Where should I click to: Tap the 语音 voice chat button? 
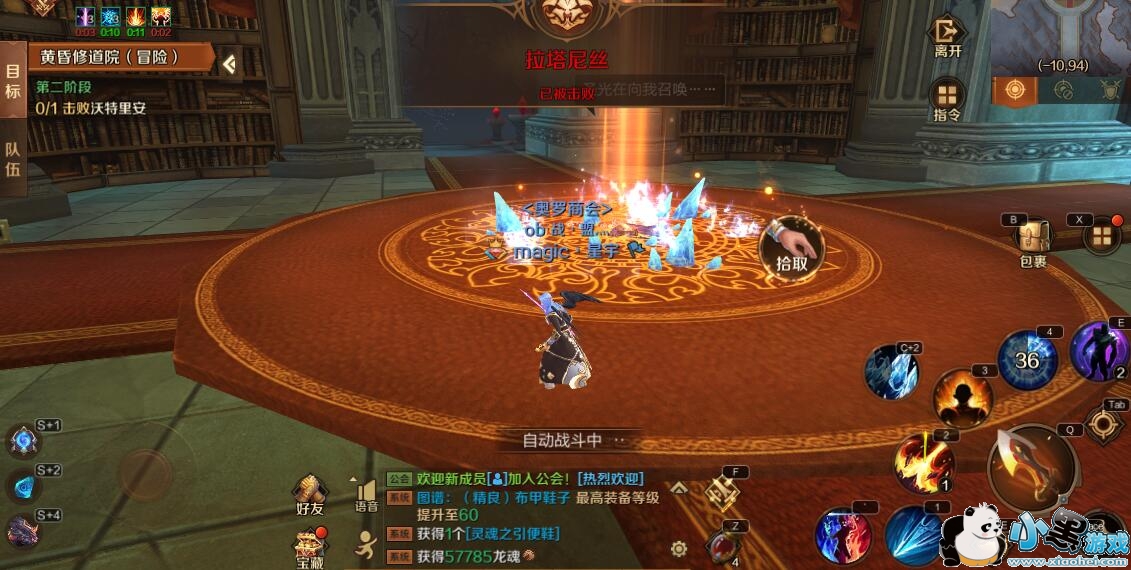tap(366, 495)
